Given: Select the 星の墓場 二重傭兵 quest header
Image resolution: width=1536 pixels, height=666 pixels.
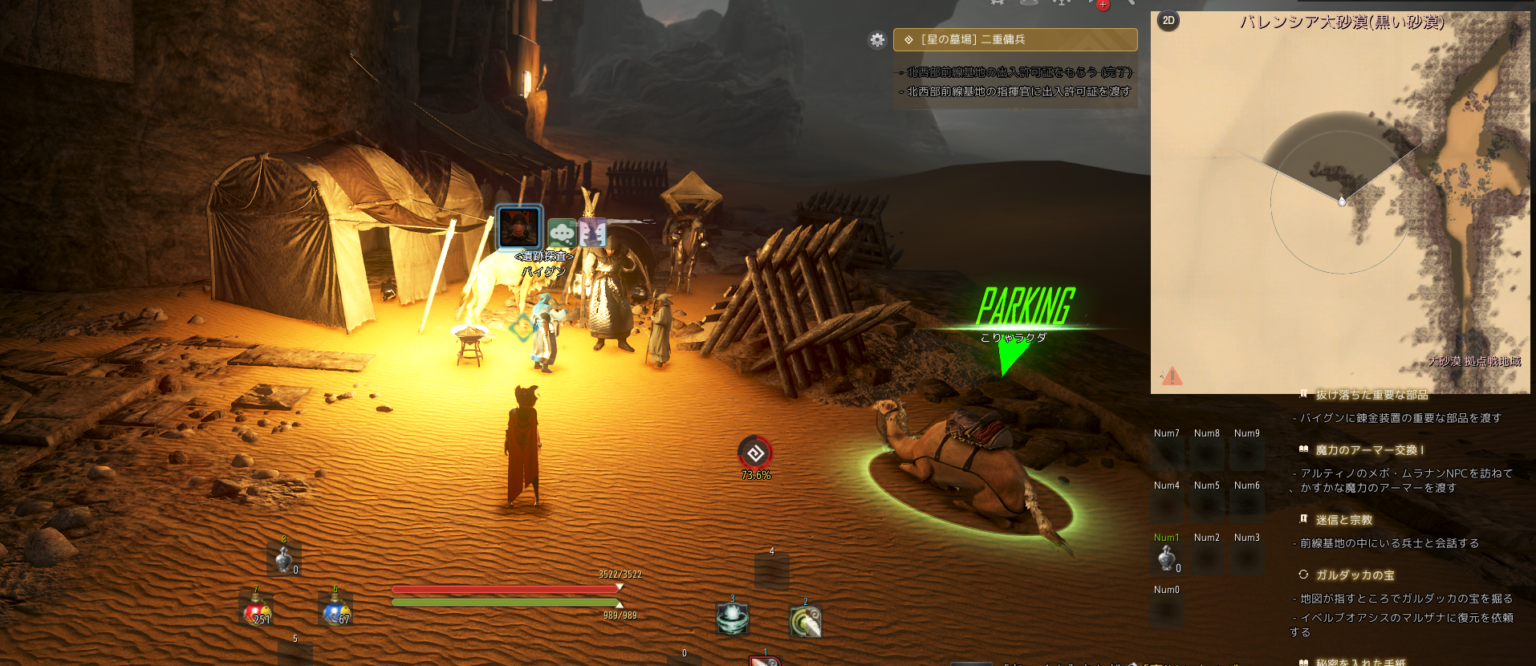Looking at the screenshot, I should pyautogui.click(x=1015, y=40).
